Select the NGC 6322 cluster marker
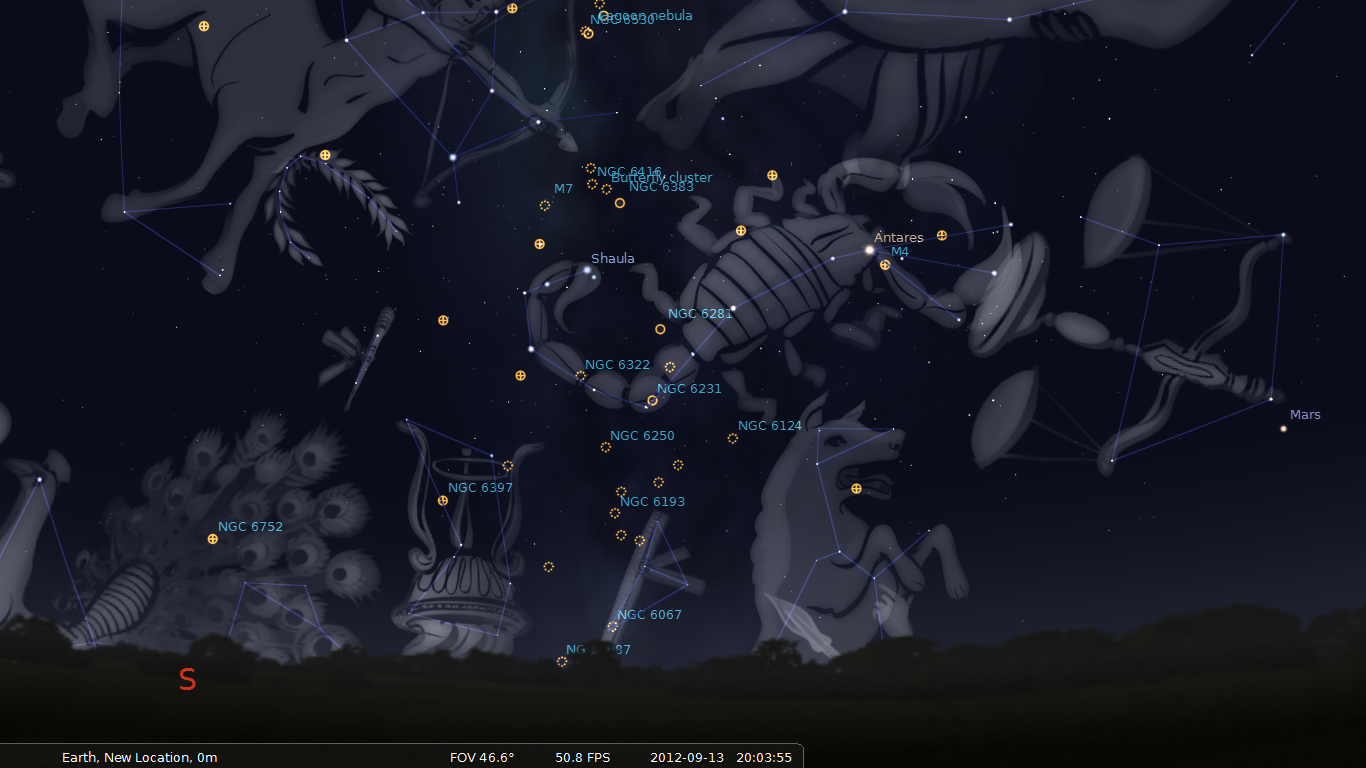This screenshot has height=768, width=1366. click(580, 376)
